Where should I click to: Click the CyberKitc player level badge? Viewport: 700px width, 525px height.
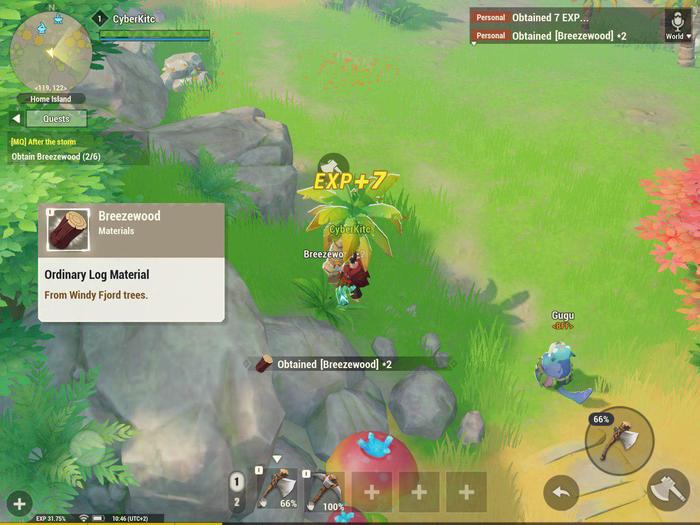99,18
